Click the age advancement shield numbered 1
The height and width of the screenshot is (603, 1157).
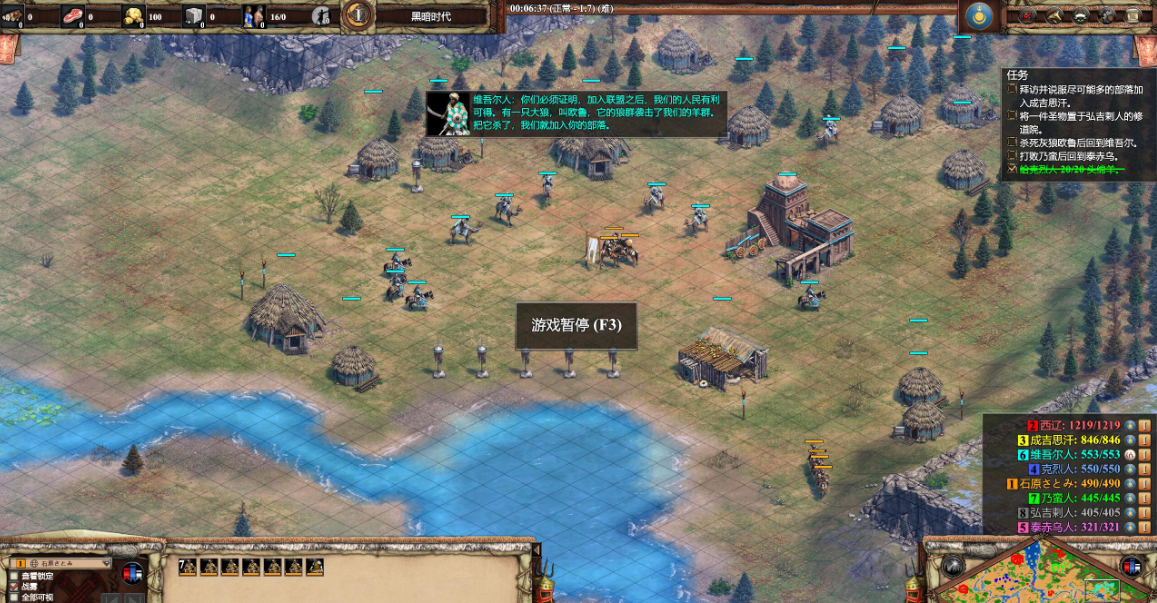tap(359, 15)
